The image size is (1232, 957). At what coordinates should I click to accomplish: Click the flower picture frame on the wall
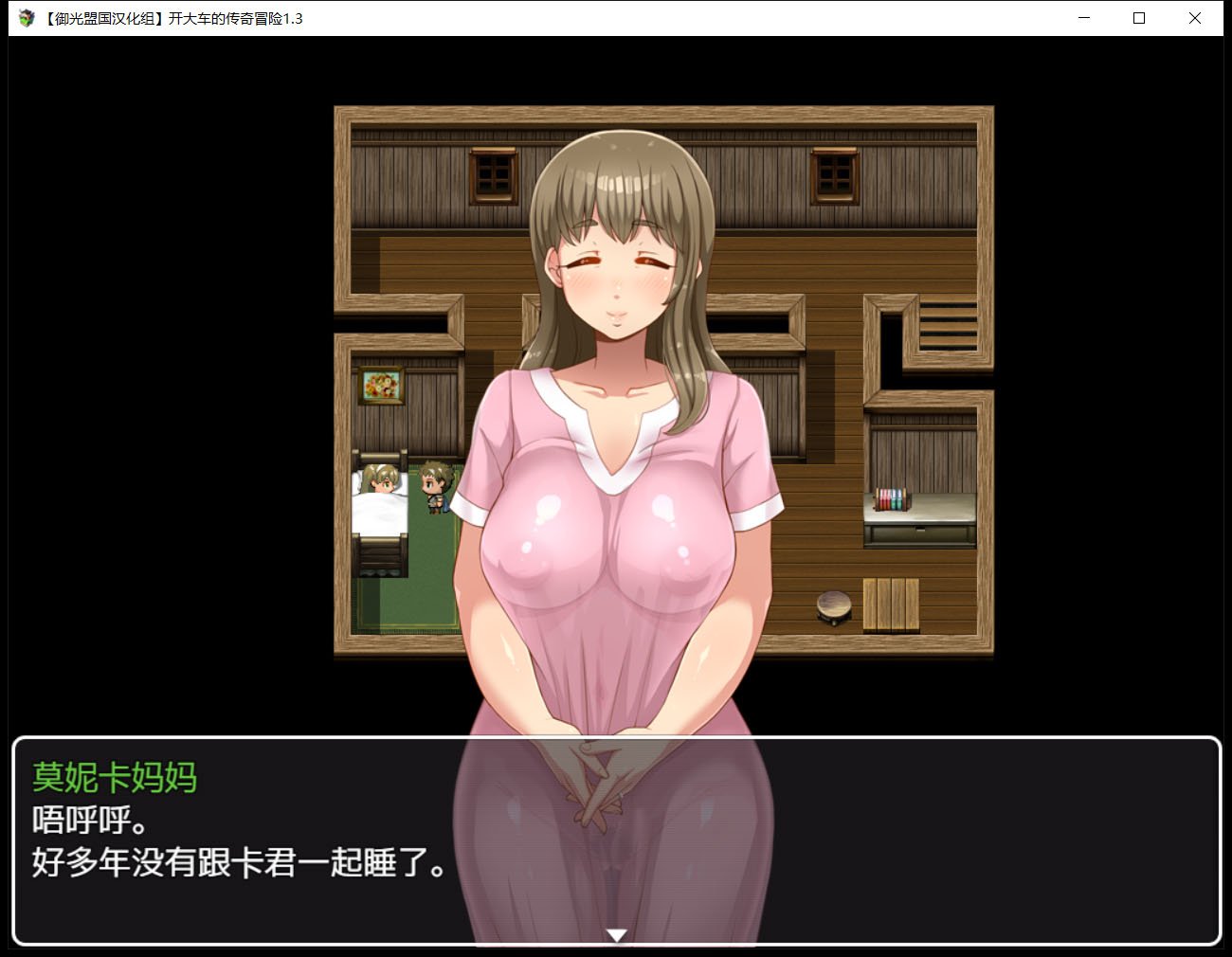[x=382, y=387]
